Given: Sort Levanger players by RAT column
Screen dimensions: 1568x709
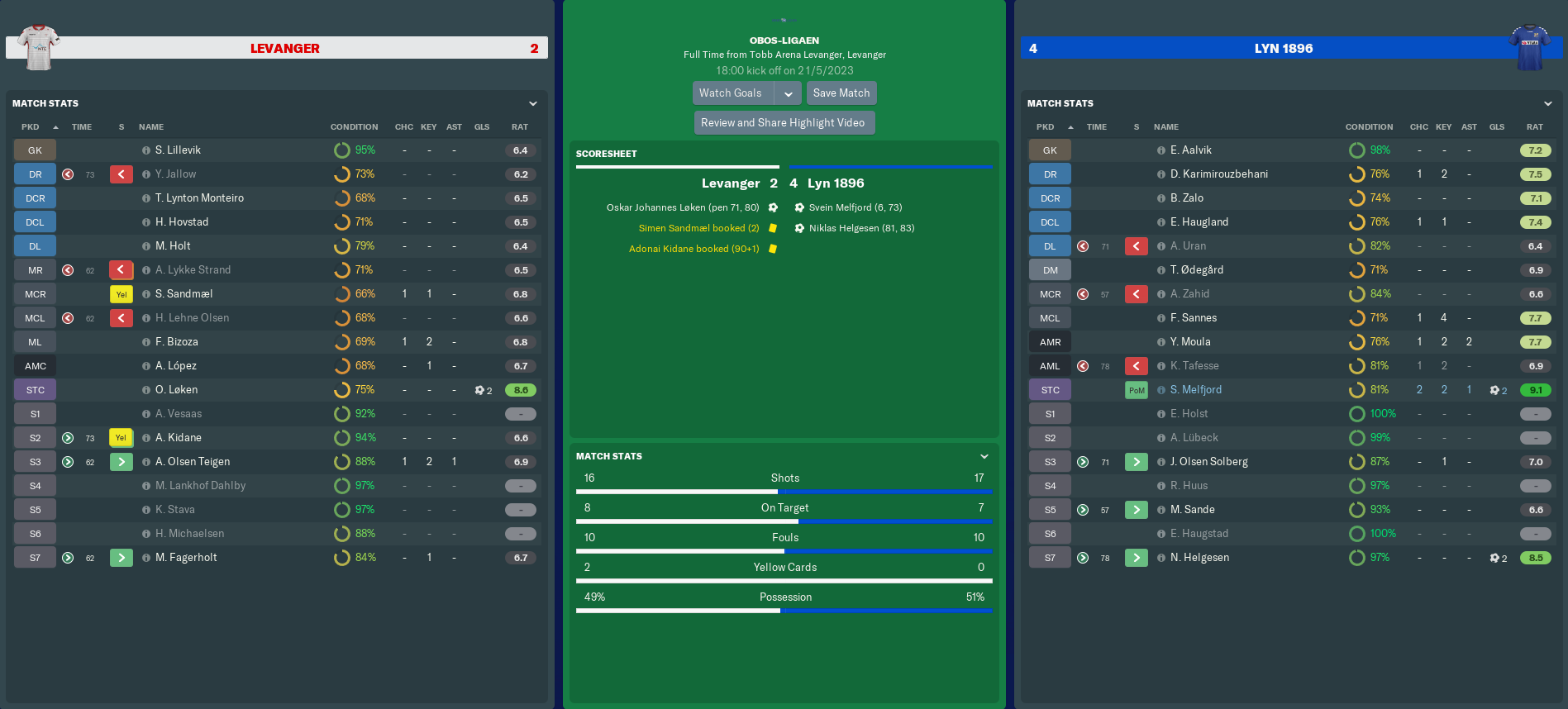Looking at the screenshot, I should click(519, 127).
